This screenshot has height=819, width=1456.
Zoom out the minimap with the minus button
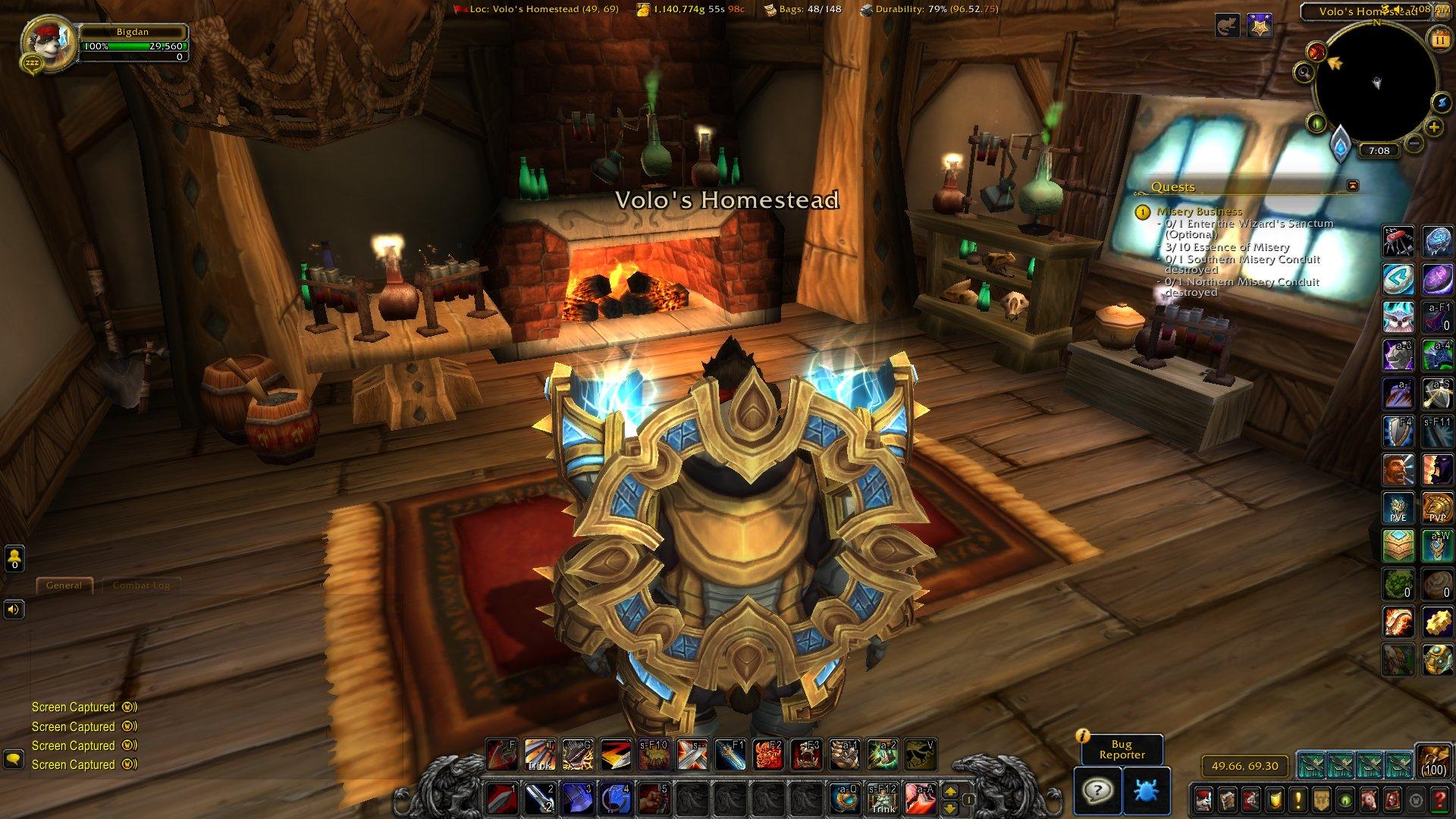tap(1413, 143)
